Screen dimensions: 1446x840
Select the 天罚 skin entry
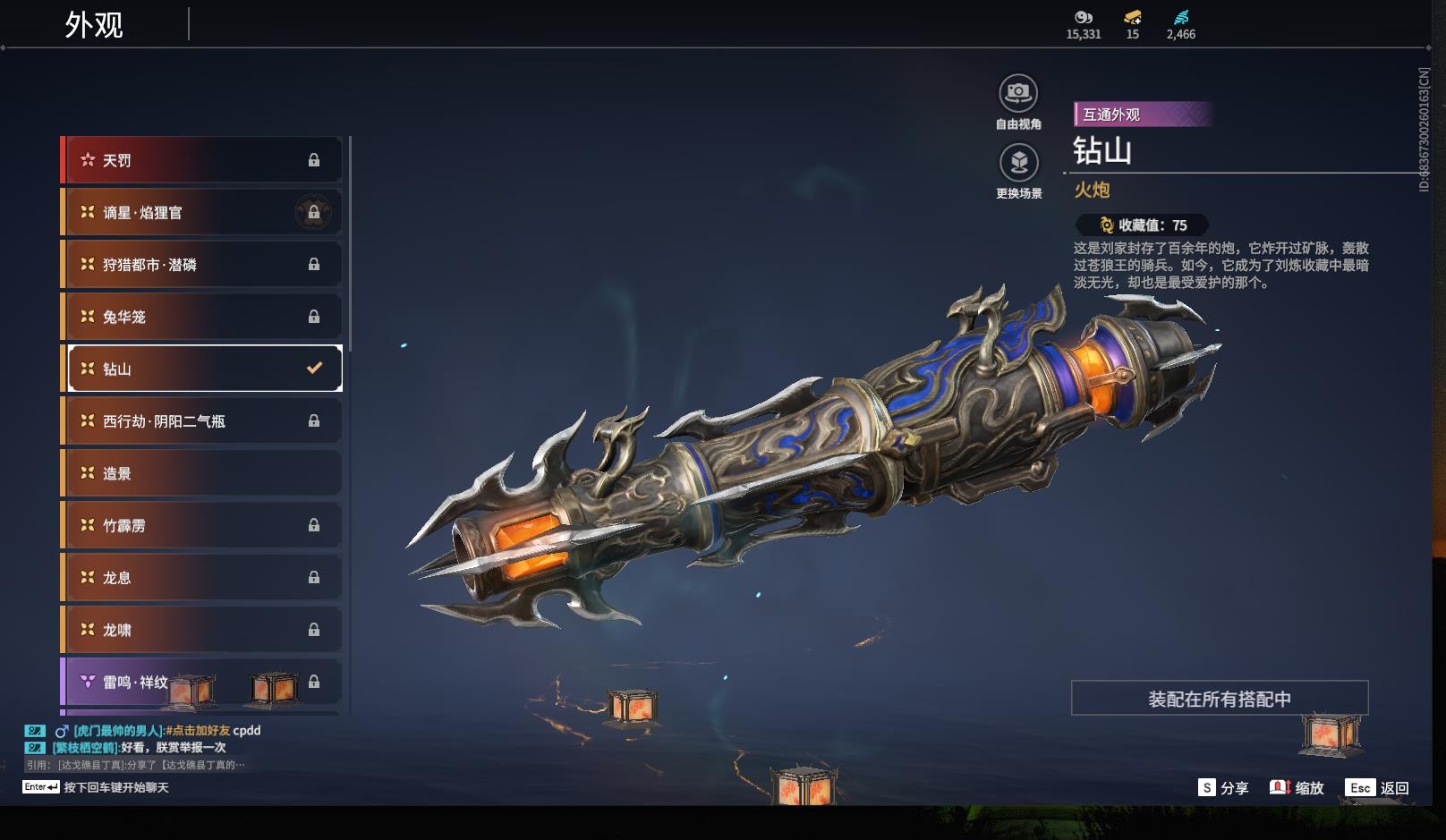pyautogui.click(x=201, y=160)
